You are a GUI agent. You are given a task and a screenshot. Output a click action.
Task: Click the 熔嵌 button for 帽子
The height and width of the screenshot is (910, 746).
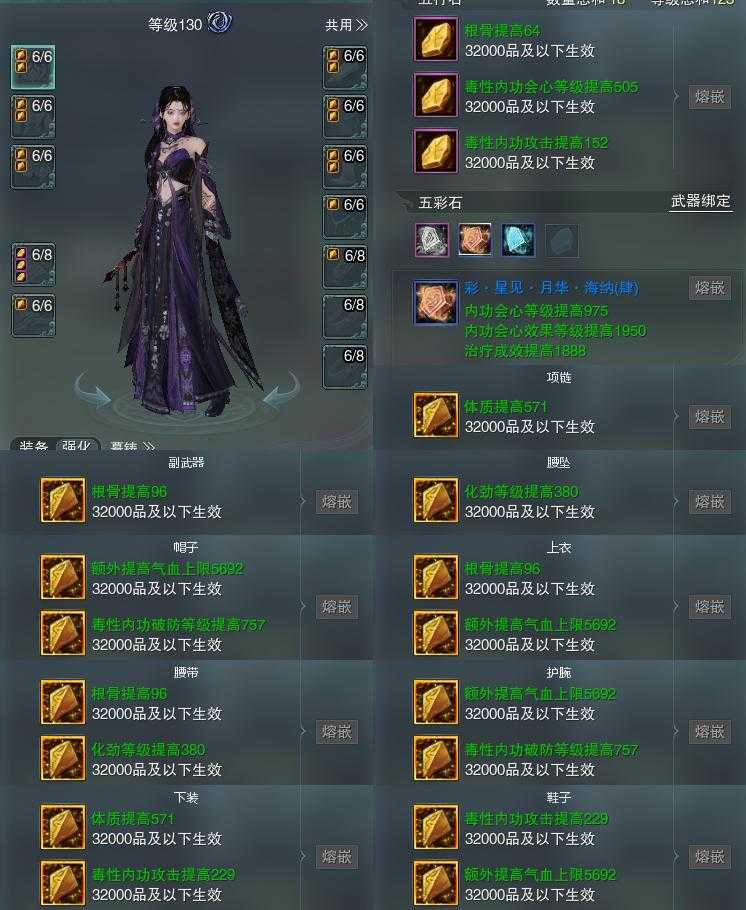pos(337,607)
